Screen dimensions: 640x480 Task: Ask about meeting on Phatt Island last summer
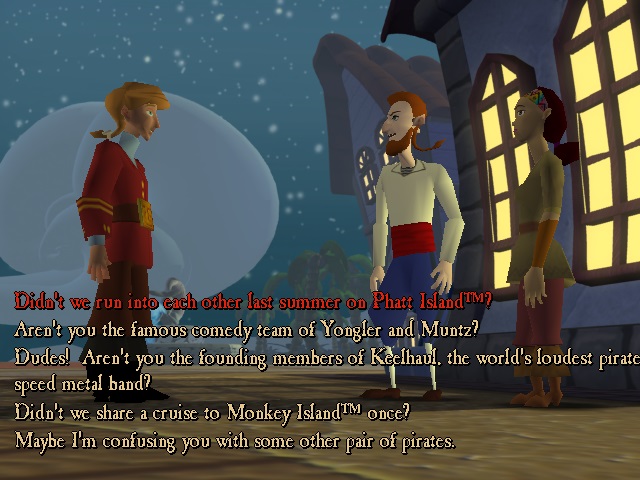[252, 299]
